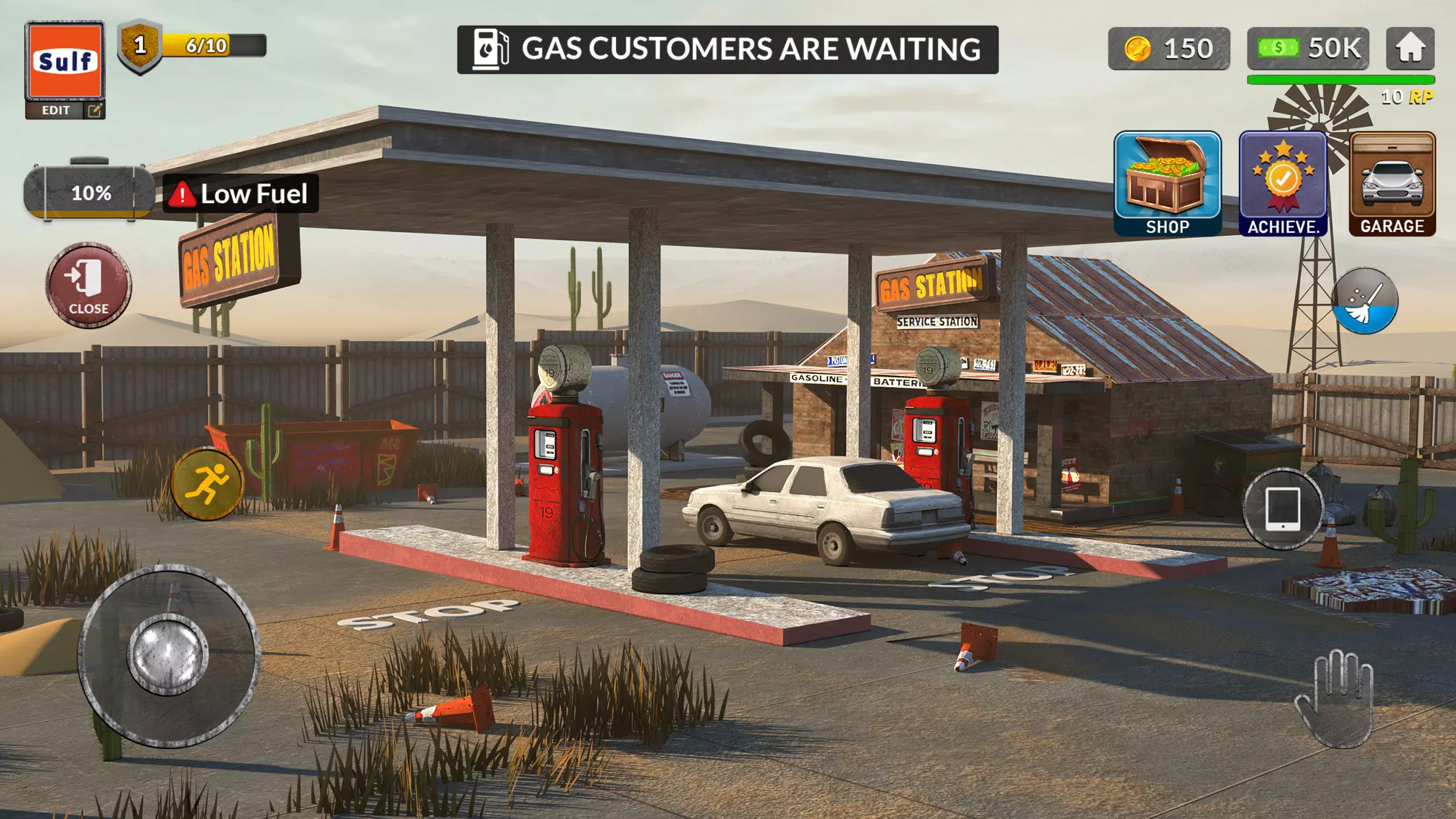Open the Achievements panel
Image resolution: width=1456 pixels, height=819 pixels.
[x=1283, y=185]
